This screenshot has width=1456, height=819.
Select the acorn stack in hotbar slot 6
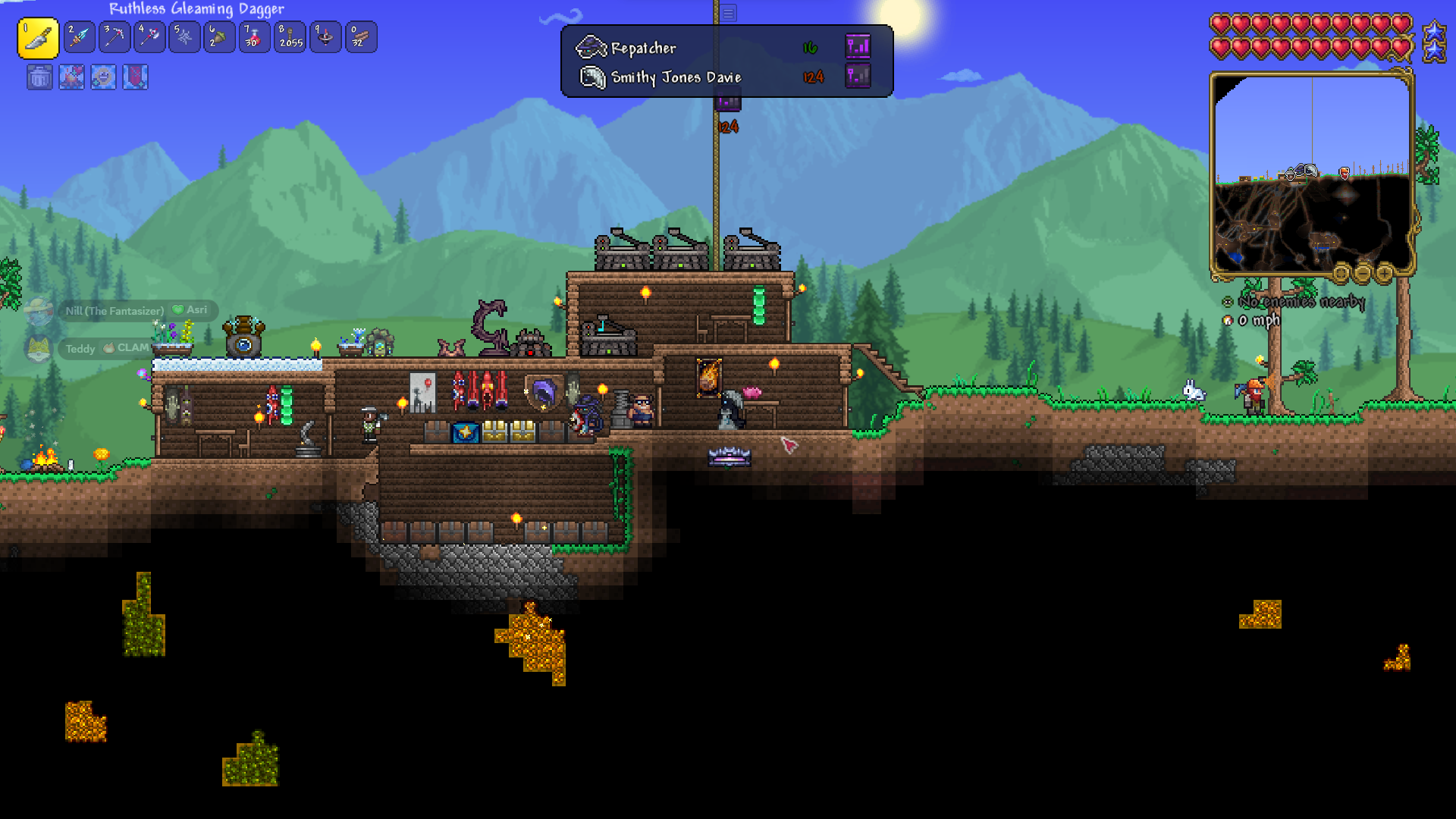click(219, 37)
